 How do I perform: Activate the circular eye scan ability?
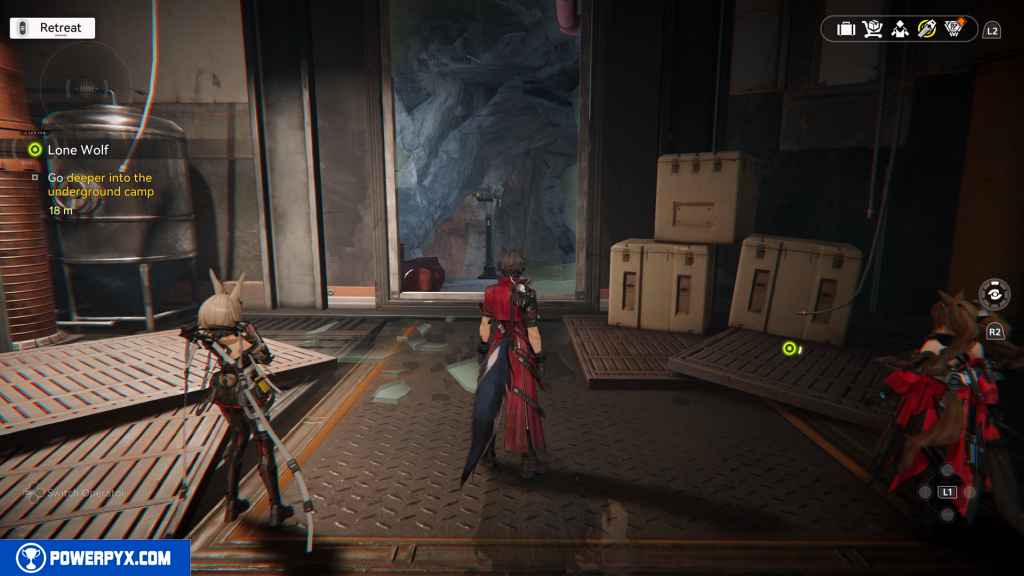(994, 295)
